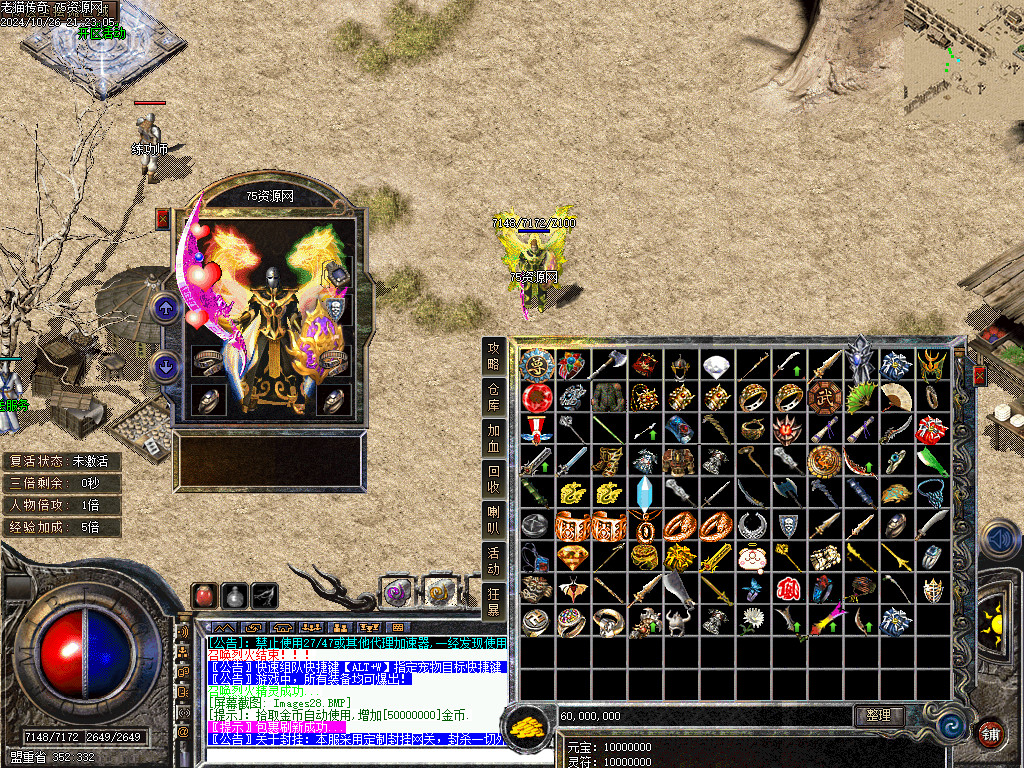Open the minimap in the corner

pos(963,60)
